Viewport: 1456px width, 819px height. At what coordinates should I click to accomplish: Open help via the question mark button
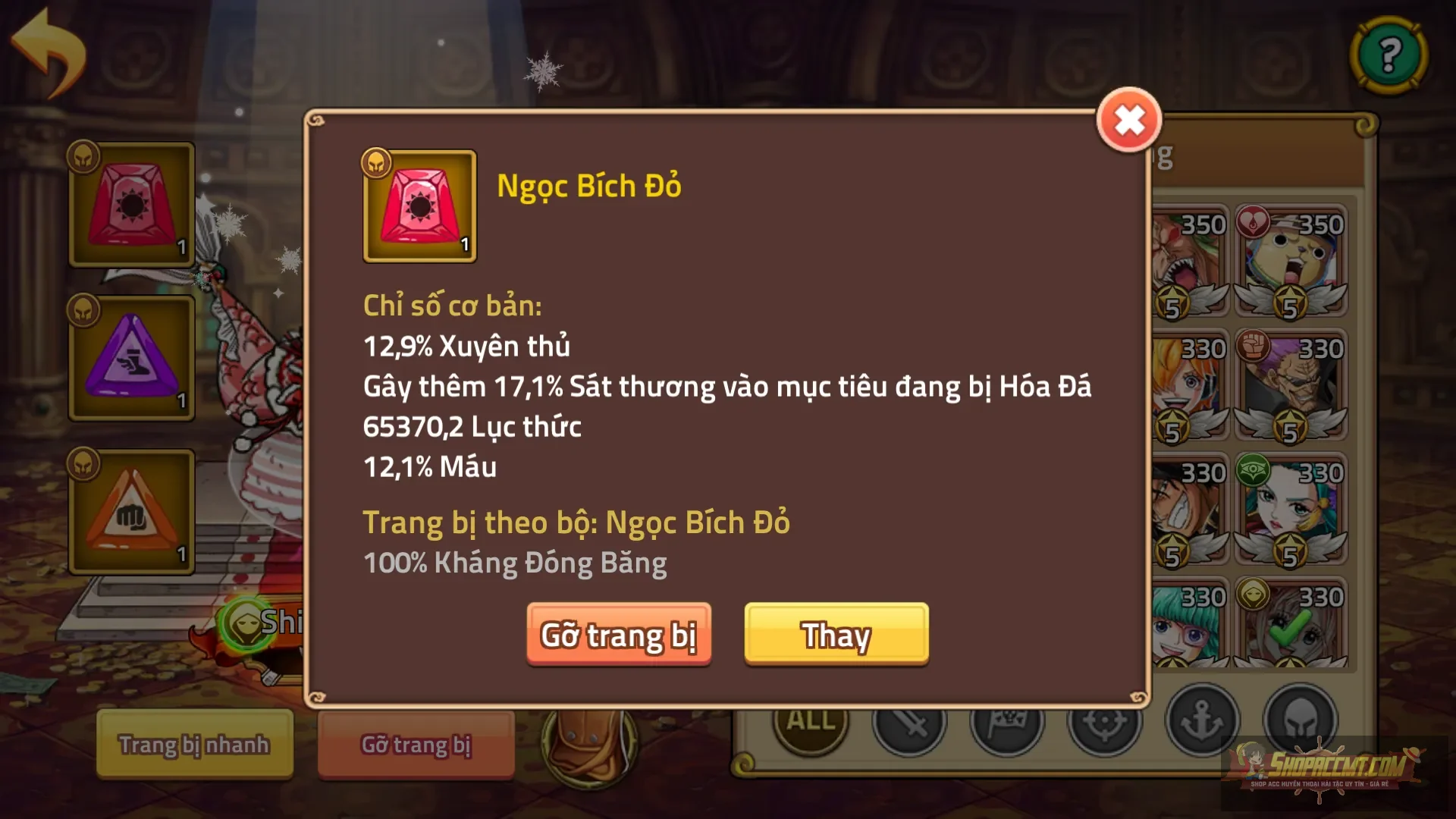pyautogui.click(x=1389, y=57)
